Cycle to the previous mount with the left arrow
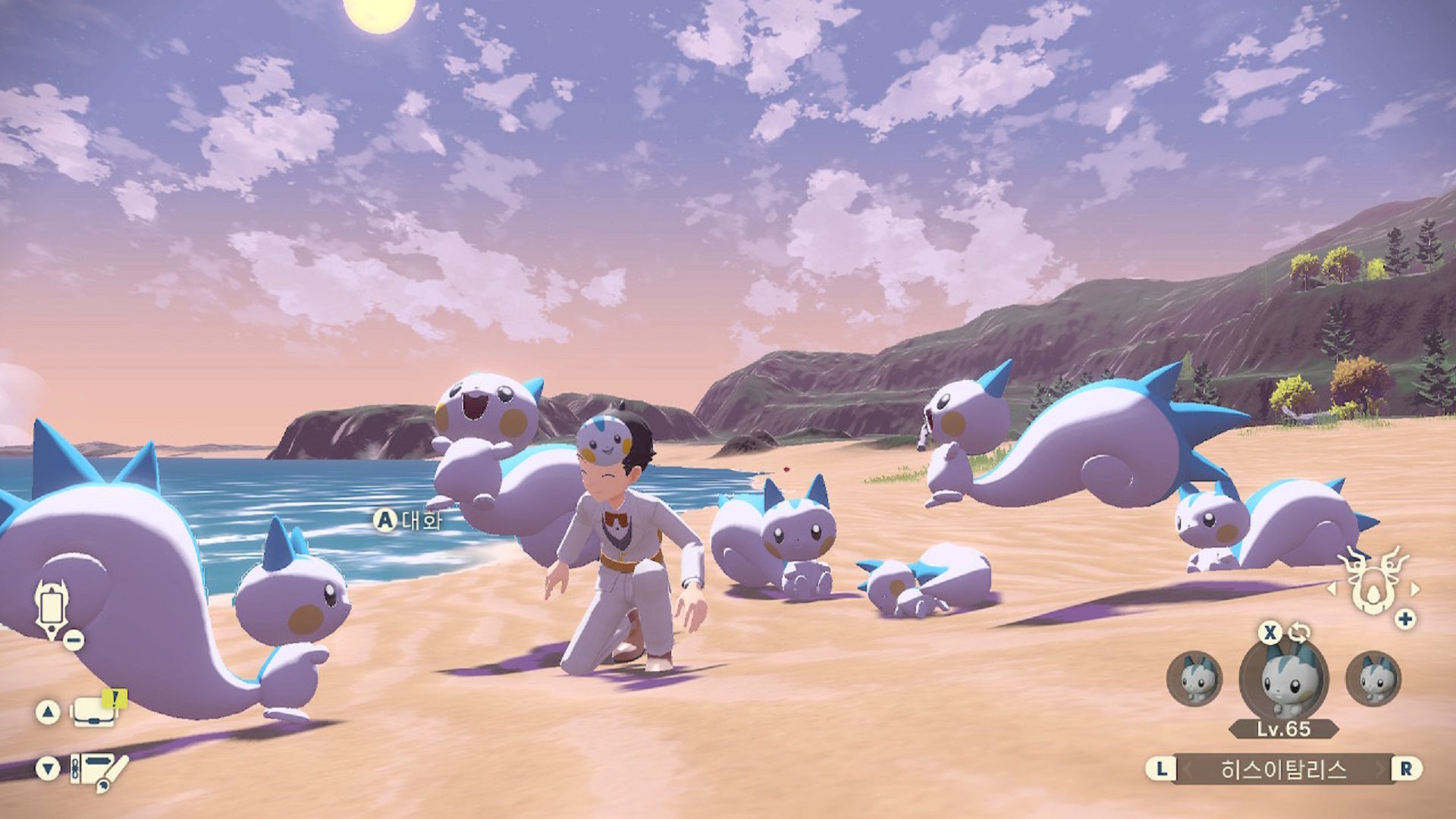Screen dimensions: 1456x819 [1332, 589]
